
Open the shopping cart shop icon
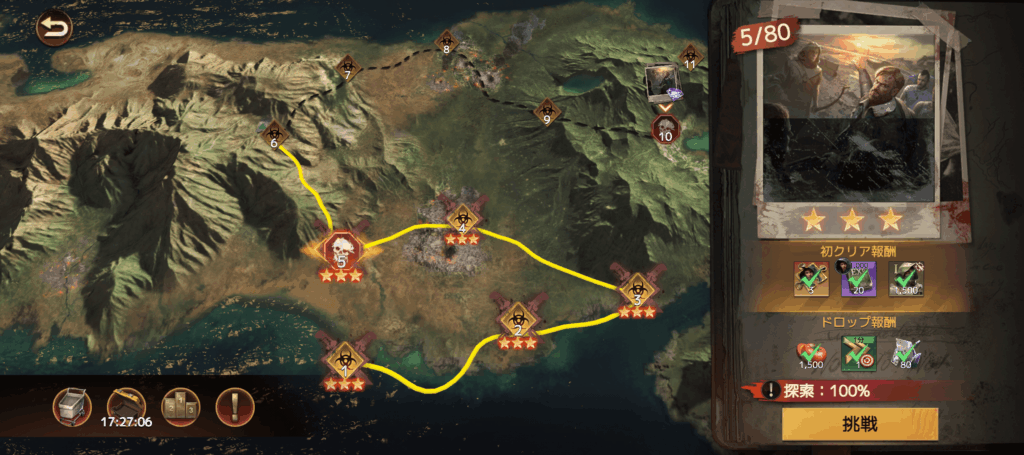click(x=74, y=405)
